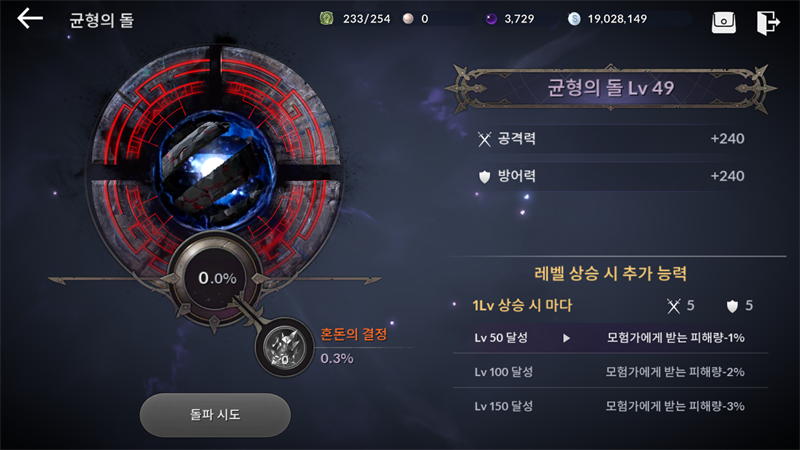Open the mailbox icon
This screenshot has width=800, height=450.
pos(723,20)
